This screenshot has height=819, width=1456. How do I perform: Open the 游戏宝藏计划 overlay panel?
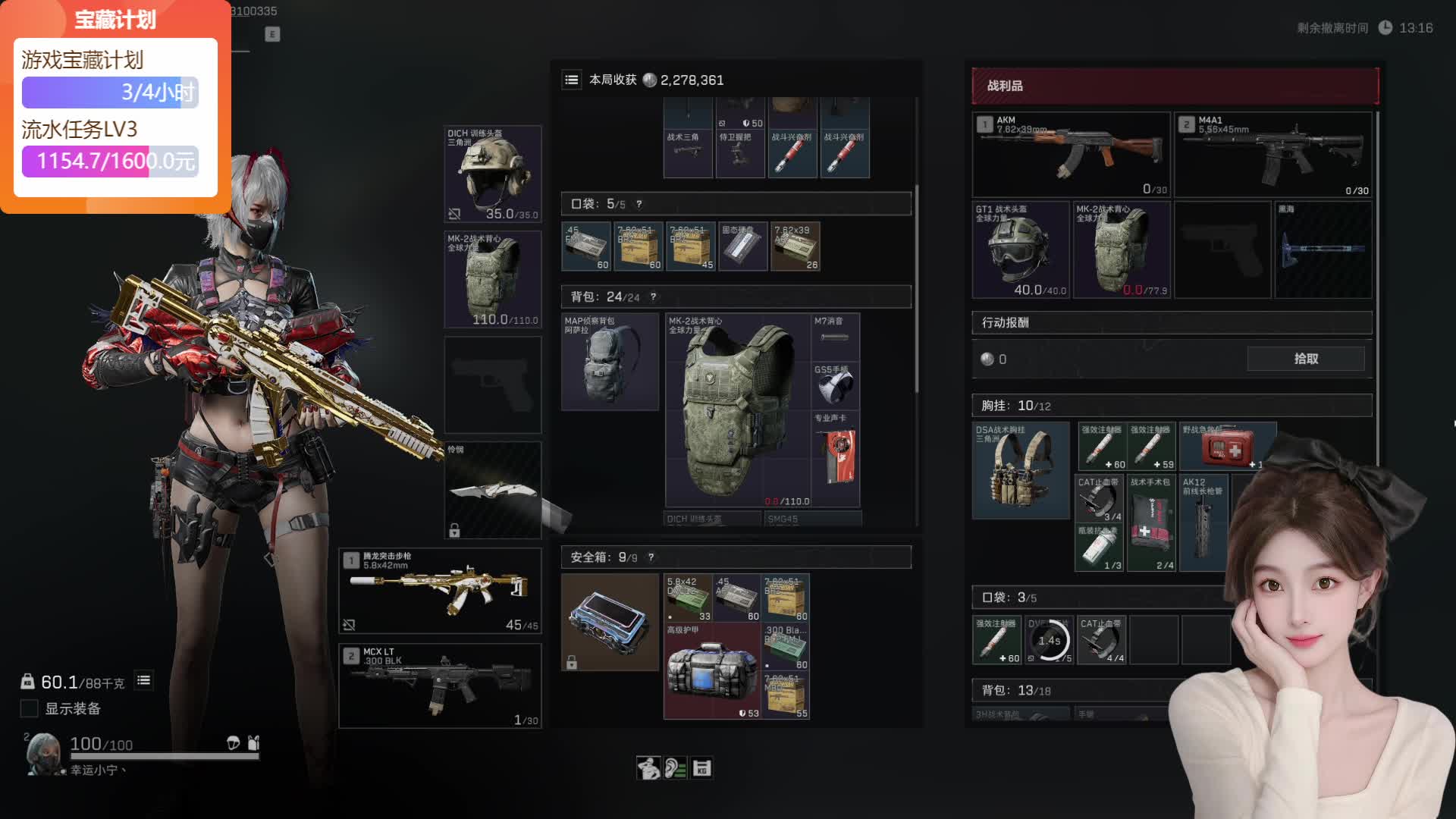click(115, 106)
